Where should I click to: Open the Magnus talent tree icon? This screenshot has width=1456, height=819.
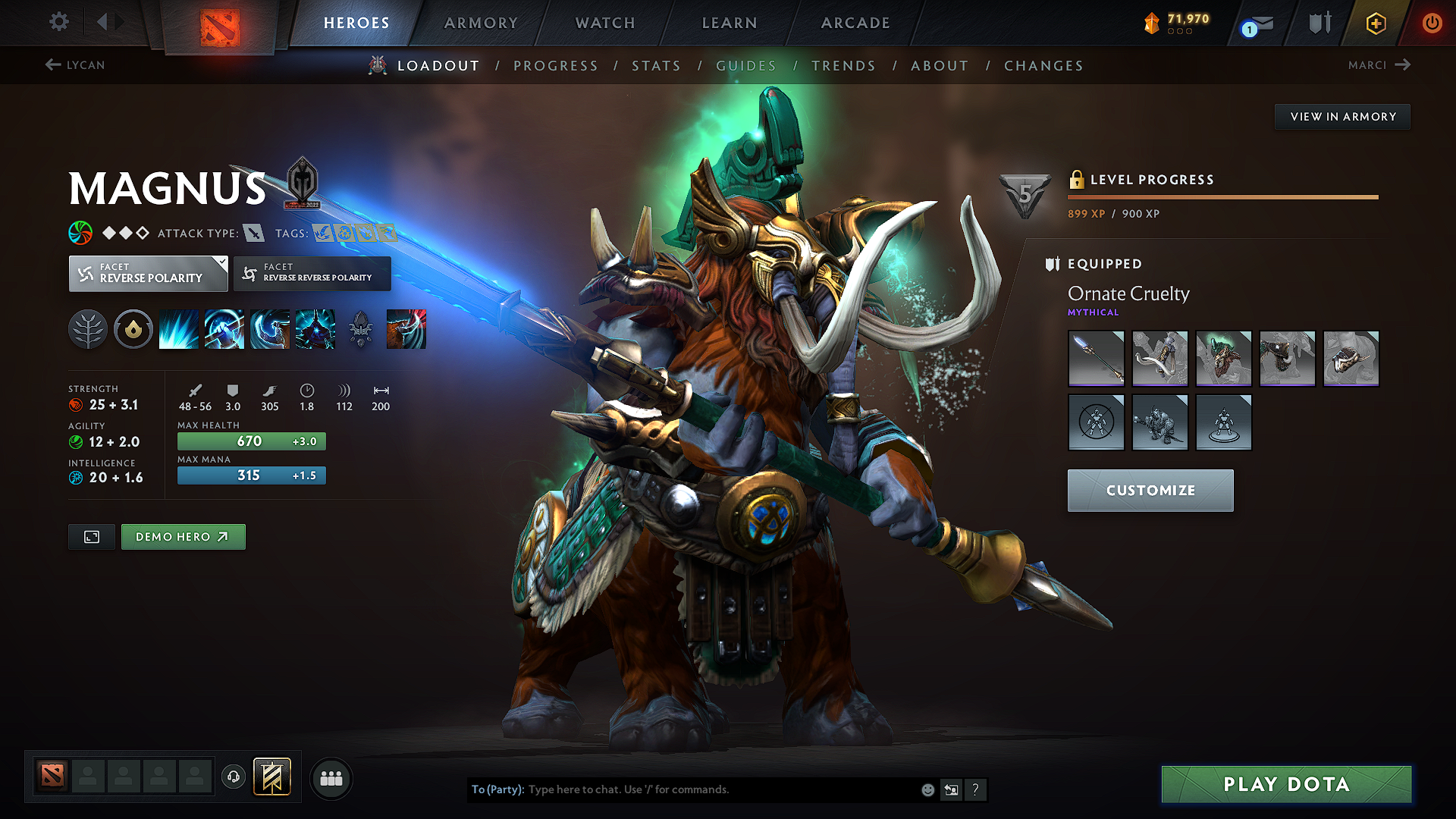pos(88,329)
